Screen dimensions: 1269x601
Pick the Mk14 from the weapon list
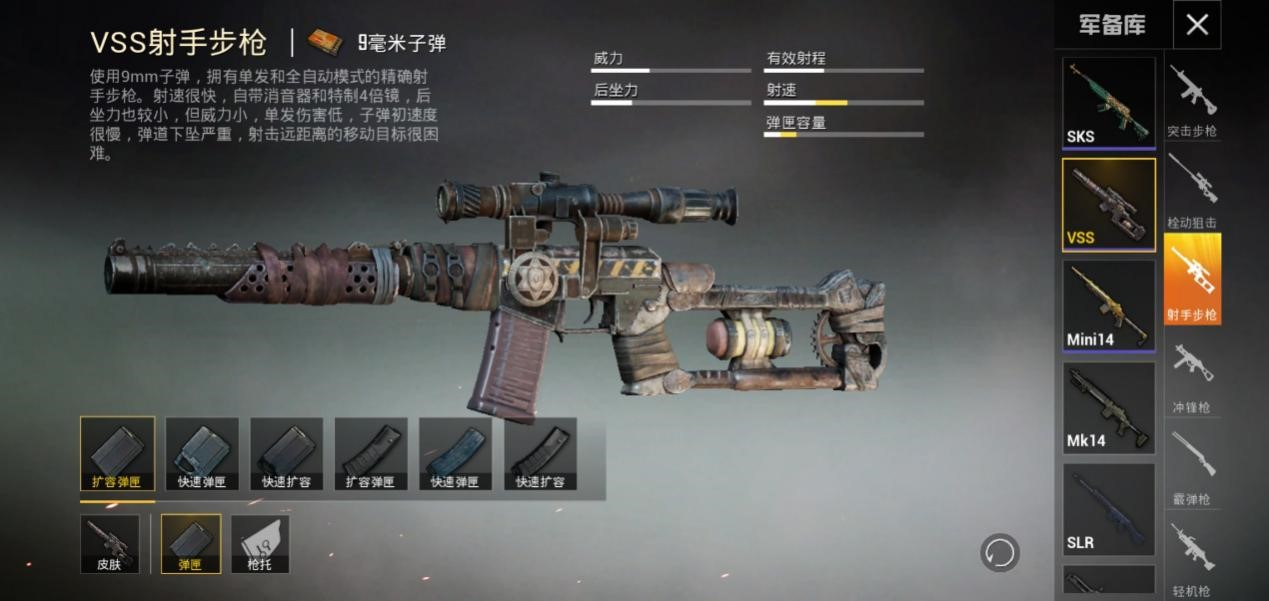pyautogui.click(x=1108, y=407)
